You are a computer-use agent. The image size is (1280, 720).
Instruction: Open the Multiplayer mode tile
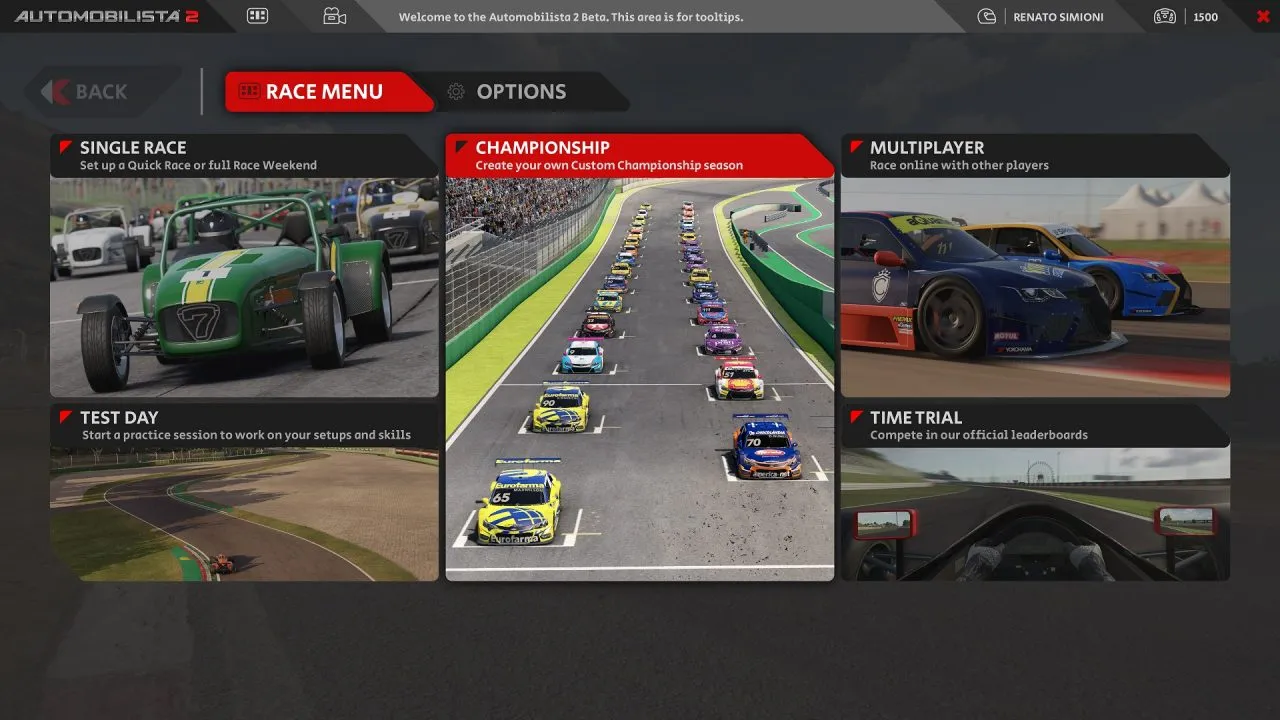(x=1035, y=266)
